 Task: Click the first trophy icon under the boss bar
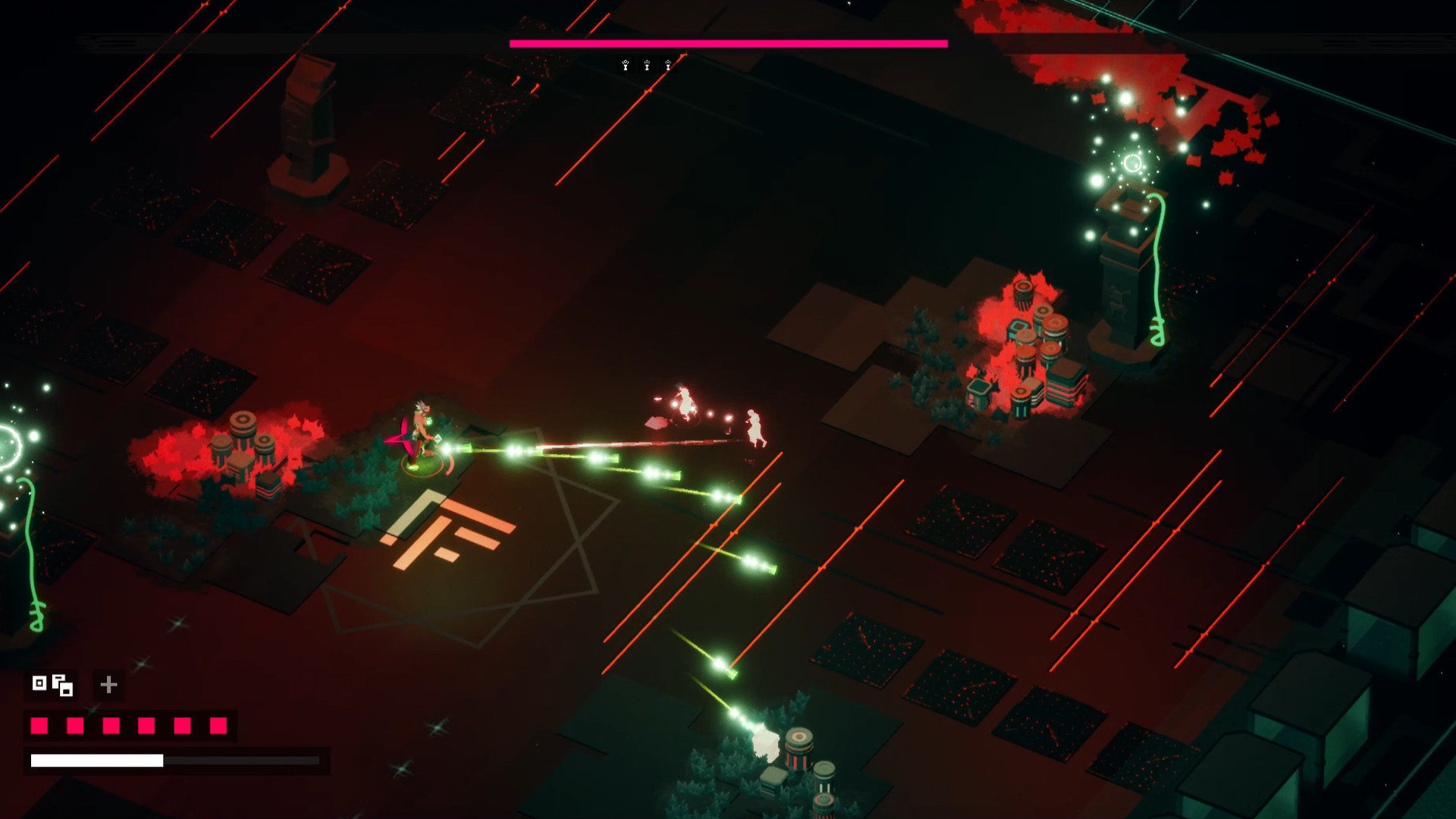tap(624, 65)
